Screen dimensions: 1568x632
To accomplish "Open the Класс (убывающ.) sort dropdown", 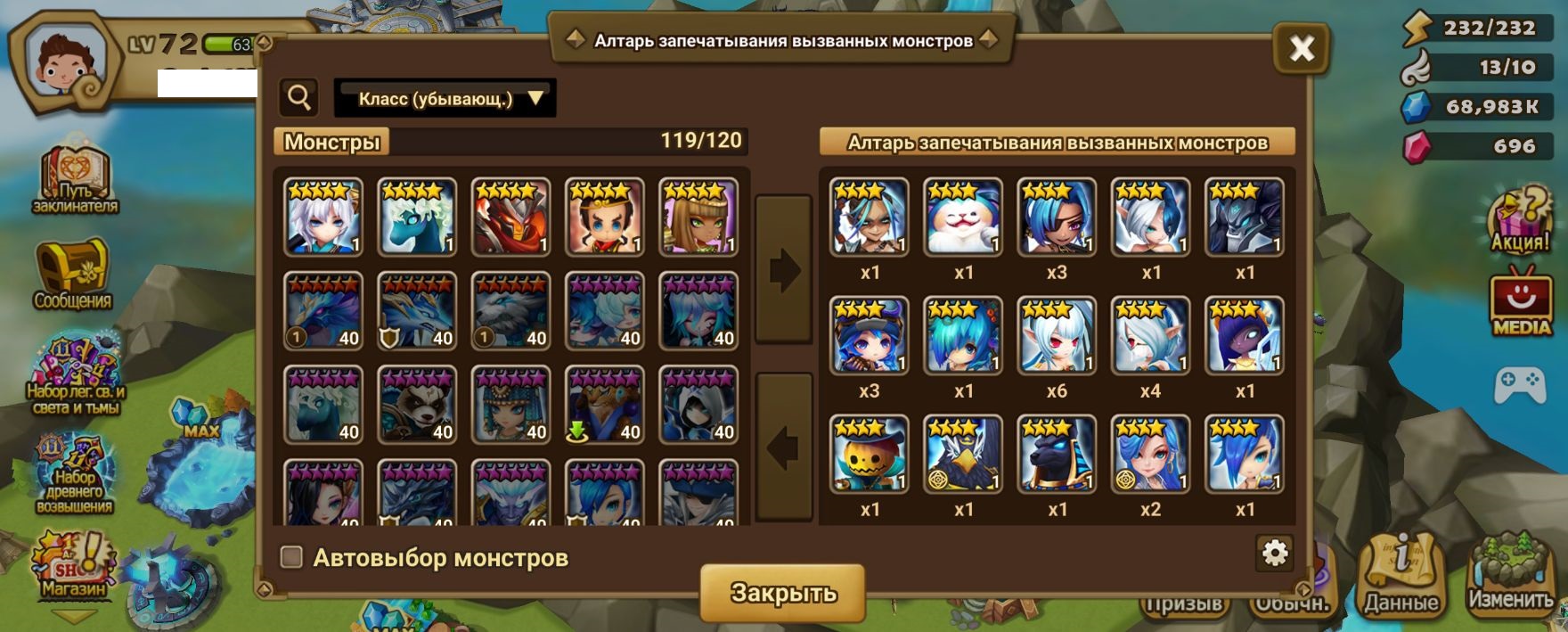I will click(445, 98).
